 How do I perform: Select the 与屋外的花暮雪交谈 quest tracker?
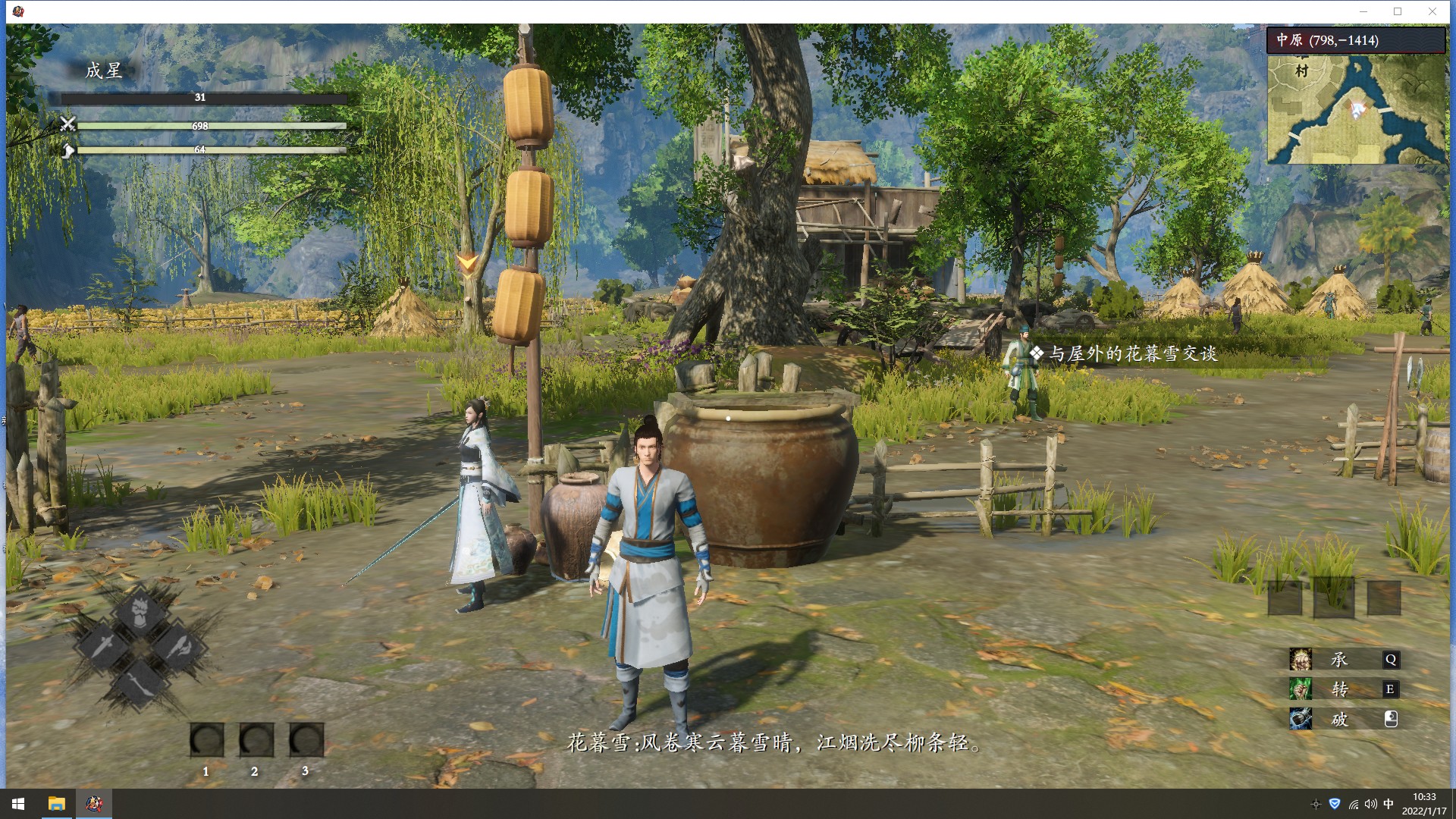pyautogui.click(x=1133, y=353)
